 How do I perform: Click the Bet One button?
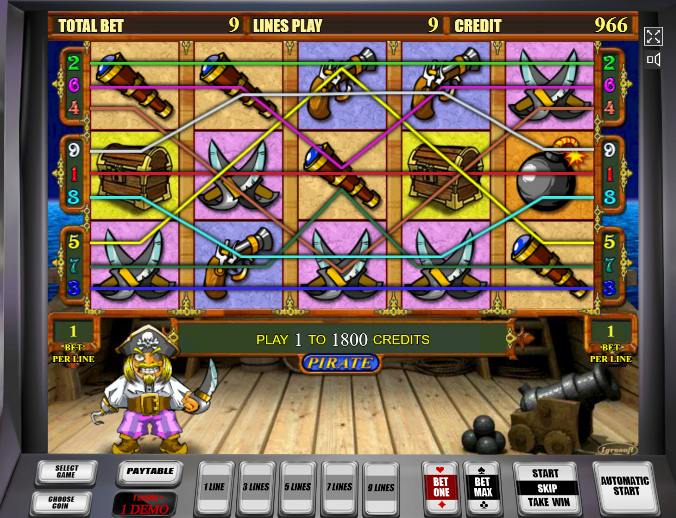439,486
